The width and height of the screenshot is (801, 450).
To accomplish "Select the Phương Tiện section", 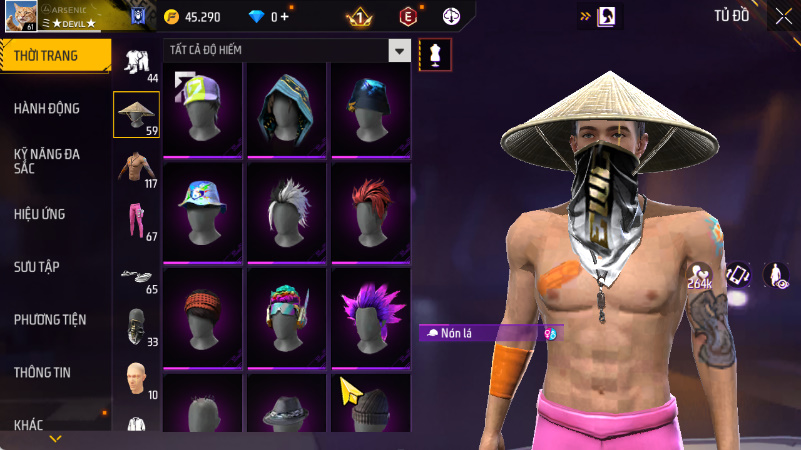I will pyautogui.click(x=50, y=320).
